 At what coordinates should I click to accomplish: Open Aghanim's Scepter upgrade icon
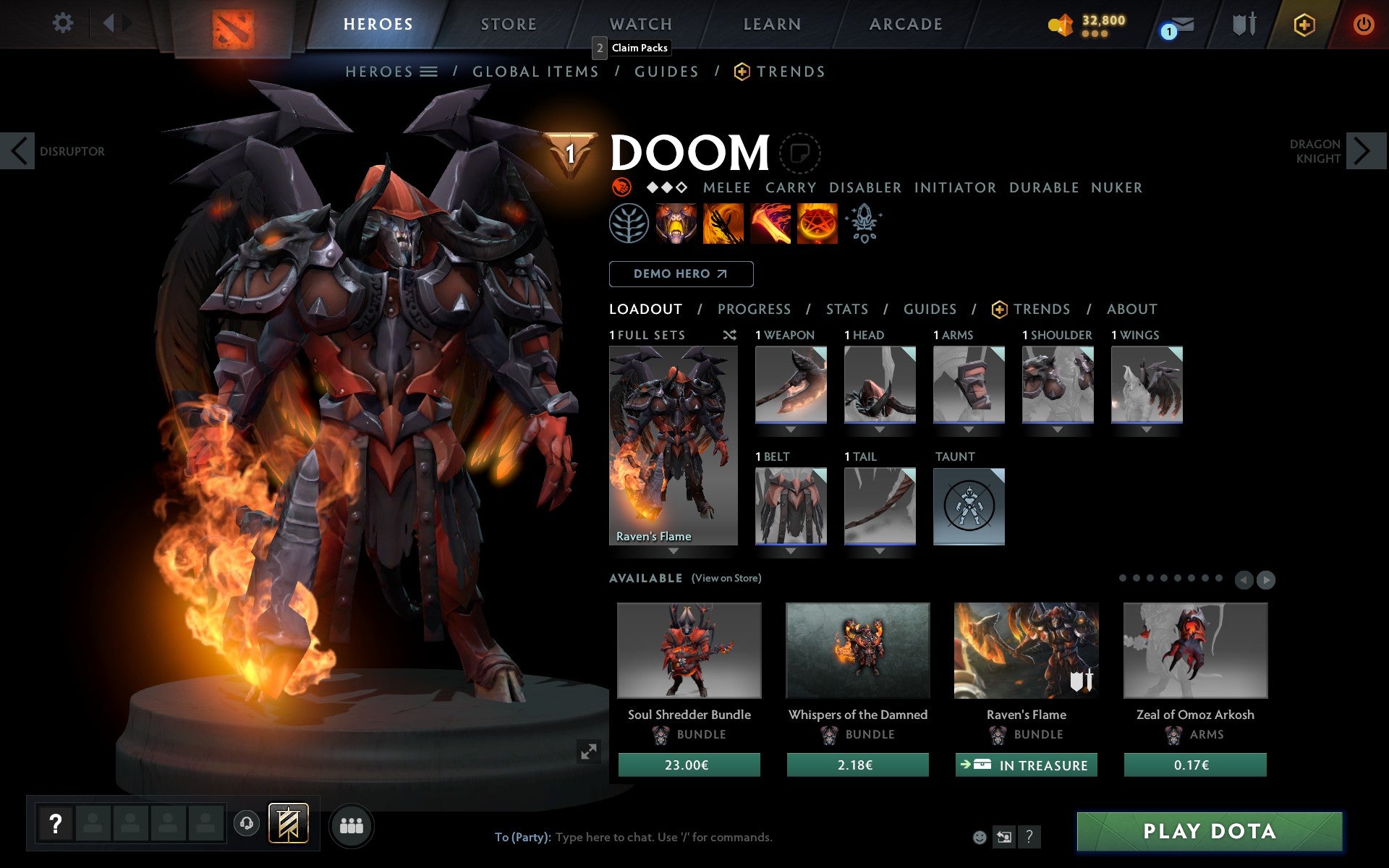(x=864, y=224)
